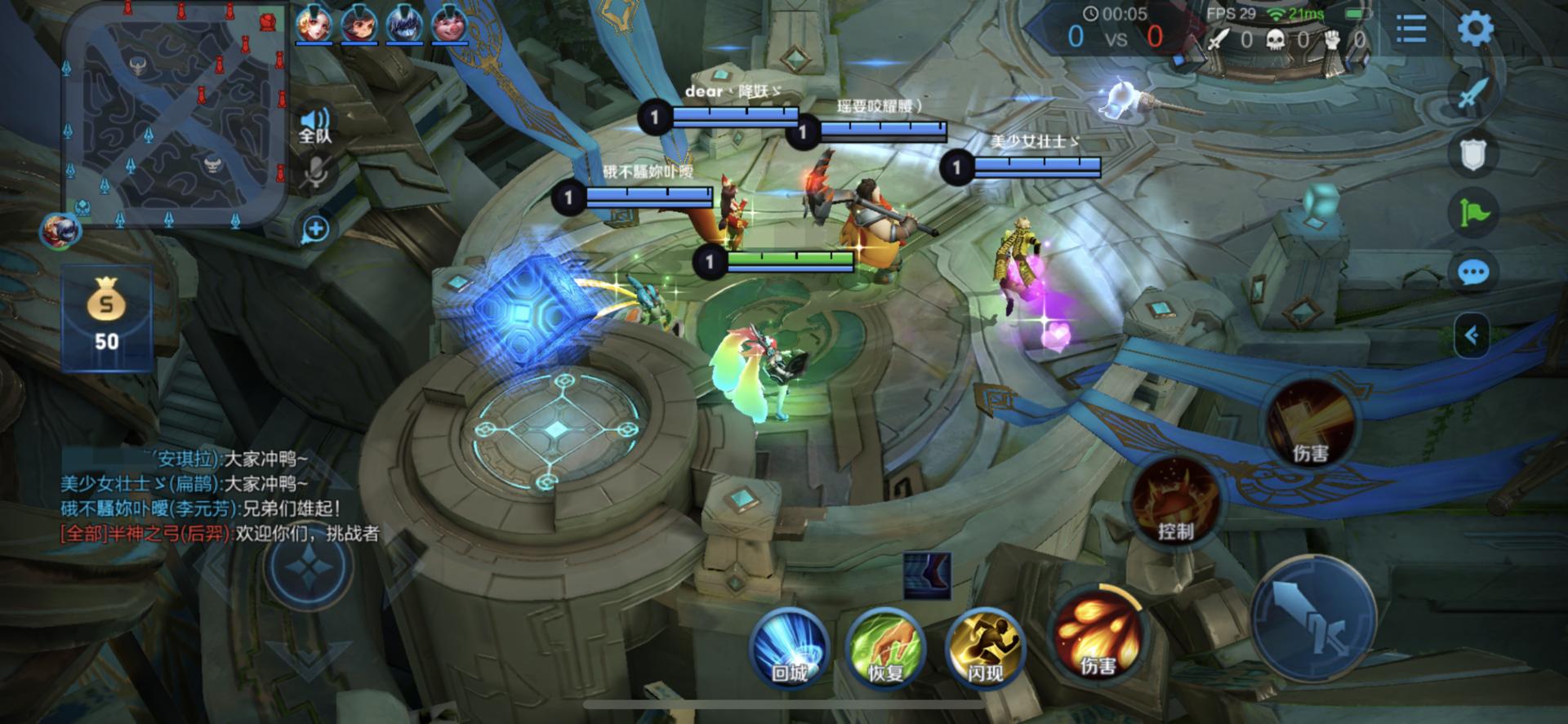Send the shield defend signal

pyautogui.click(x=1473, y=153)
